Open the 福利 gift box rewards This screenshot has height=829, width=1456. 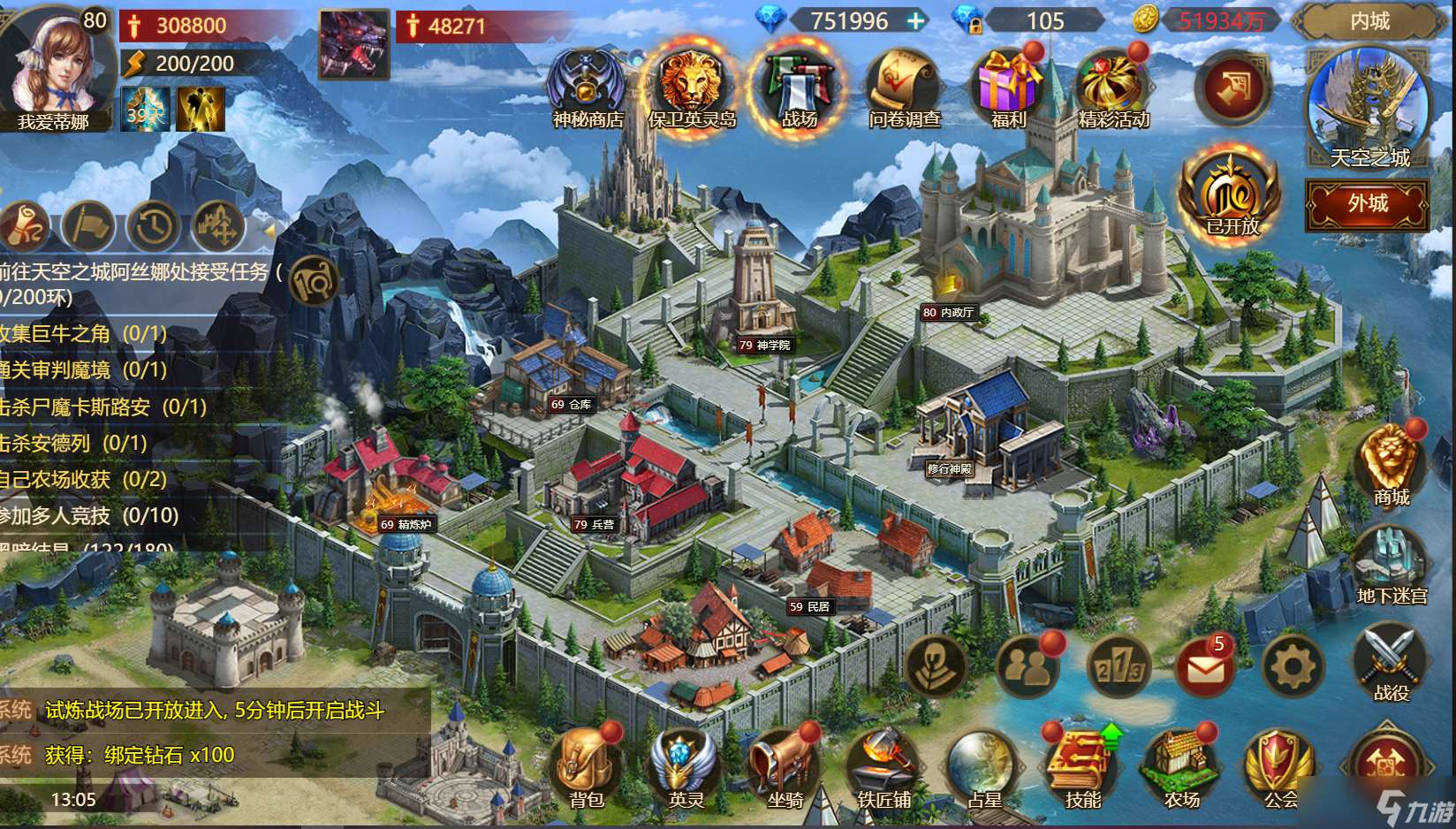(x=1008, y=88)
